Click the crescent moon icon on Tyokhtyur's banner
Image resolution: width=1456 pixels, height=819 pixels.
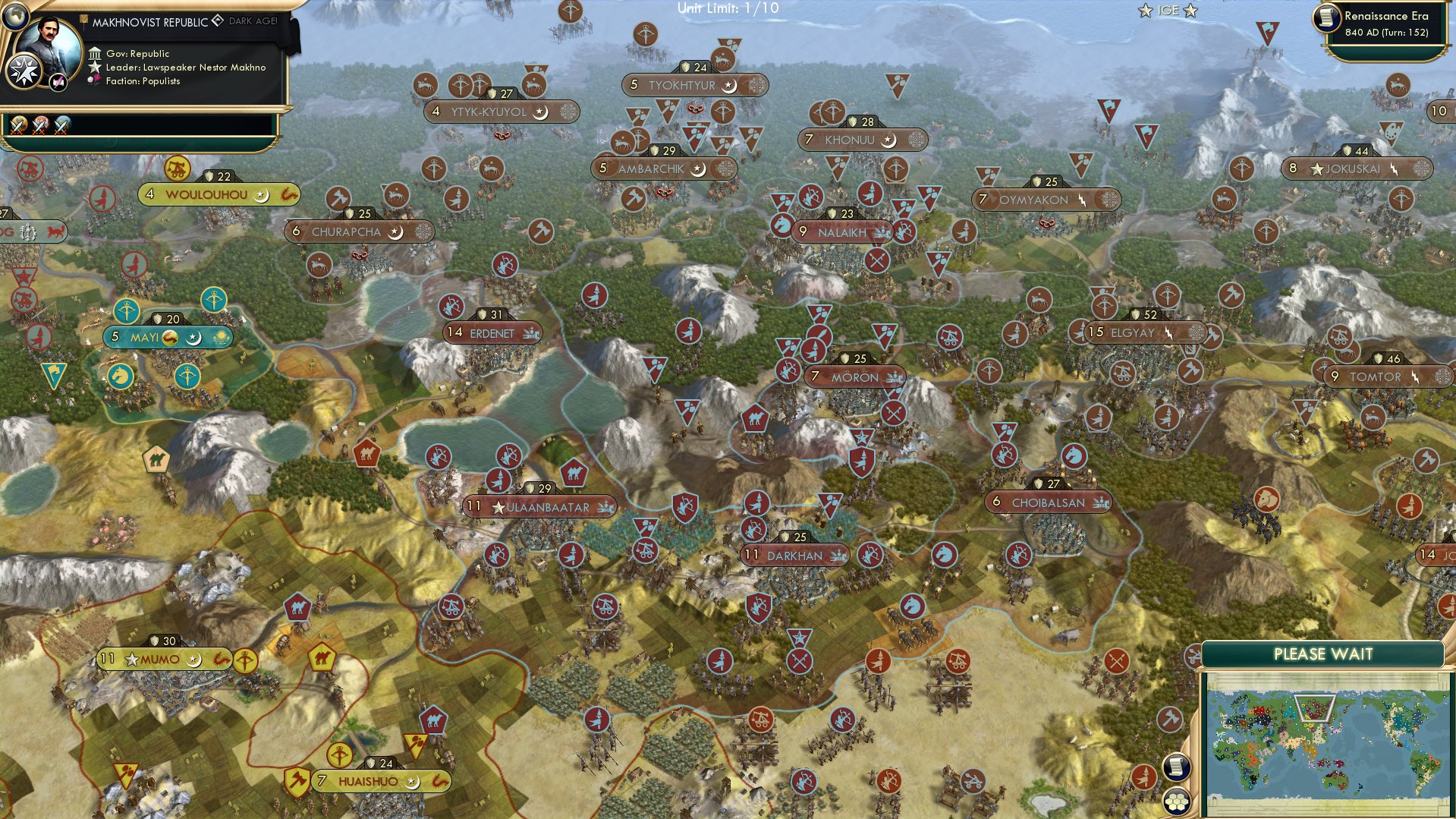click(x=730, y=85)
